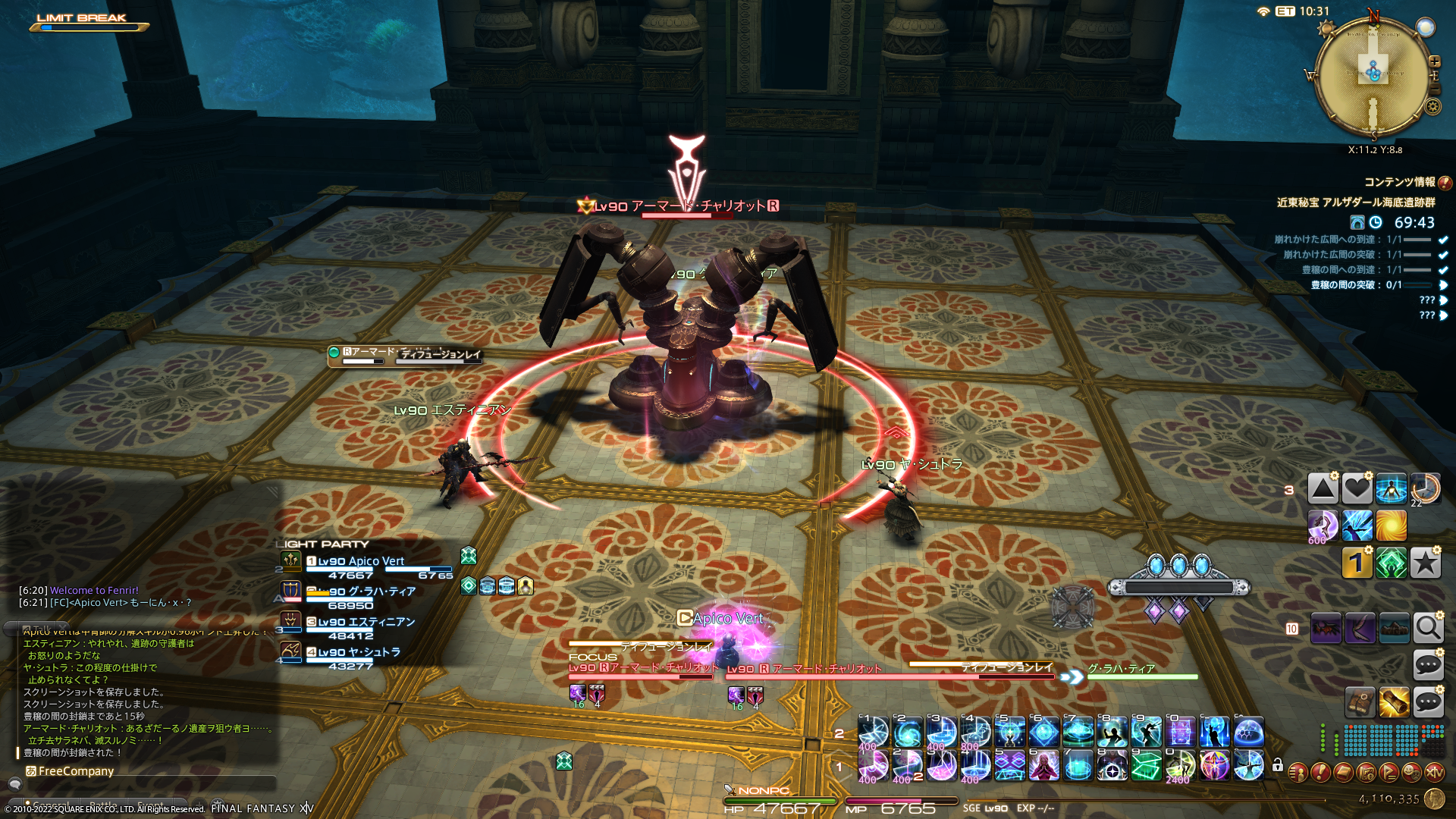Cast the green glowing rectangle ability

1146,766
